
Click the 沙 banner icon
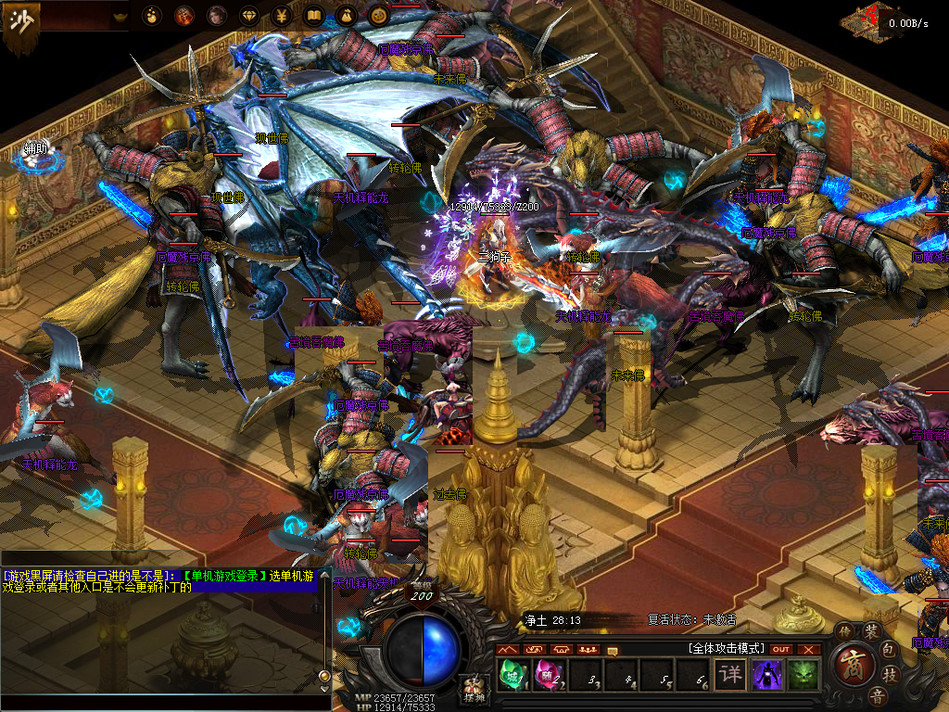point(20,22)
